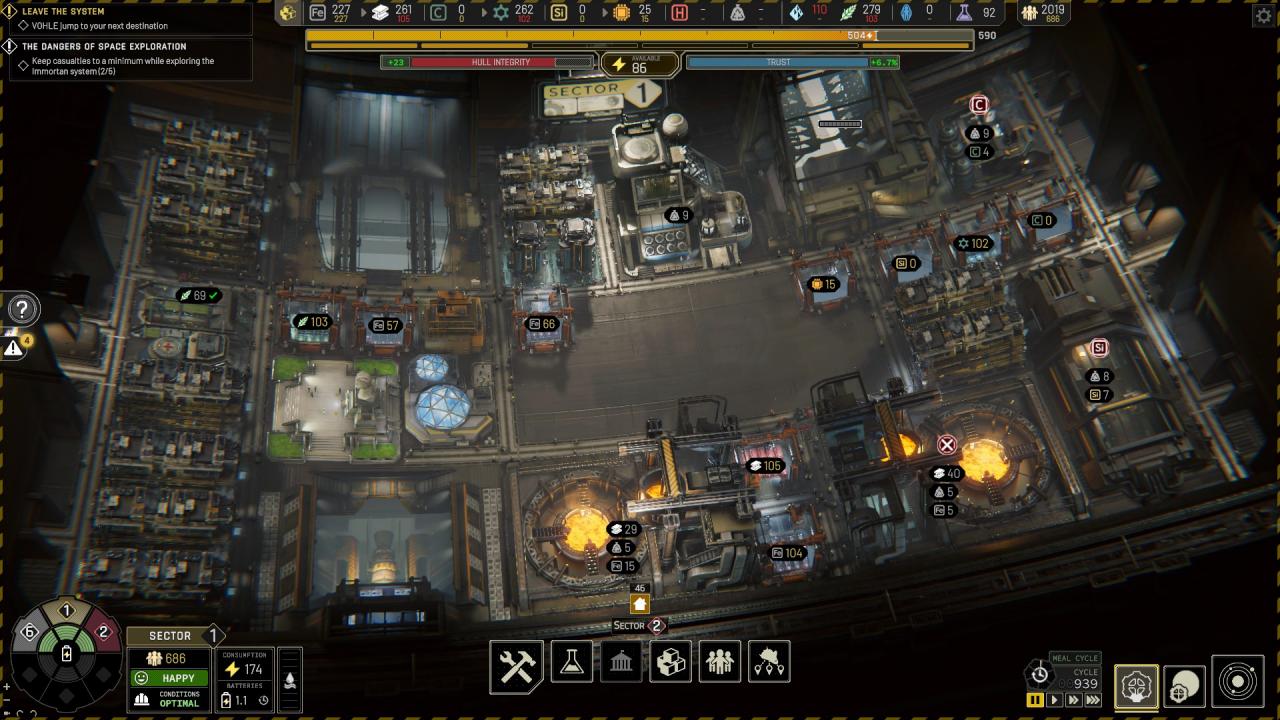Select sector 1 on the sector wheel
This screenshot has width=1280, height=720.
point(66,611)
